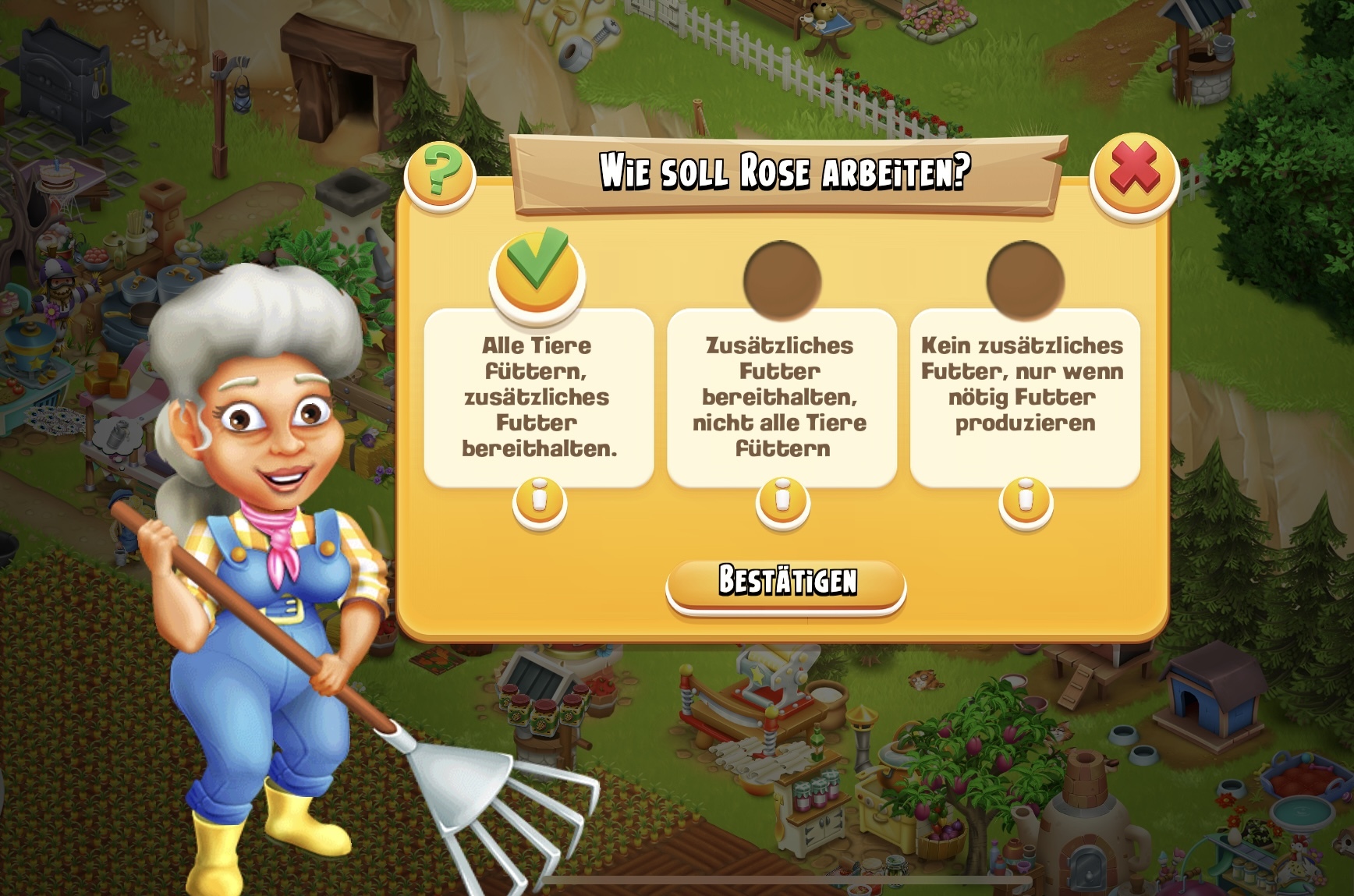Close the Rose work dialog

coord(1133,175)
